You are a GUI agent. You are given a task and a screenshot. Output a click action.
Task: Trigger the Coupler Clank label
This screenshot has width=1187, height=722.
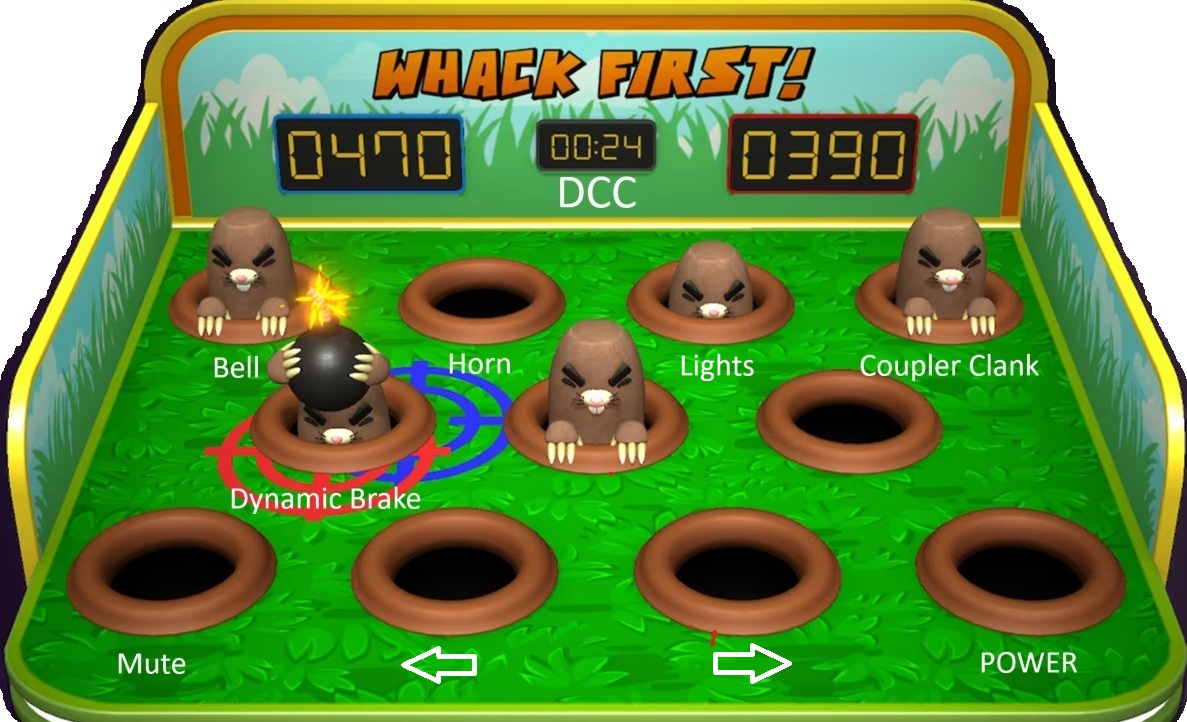(949, 366)
